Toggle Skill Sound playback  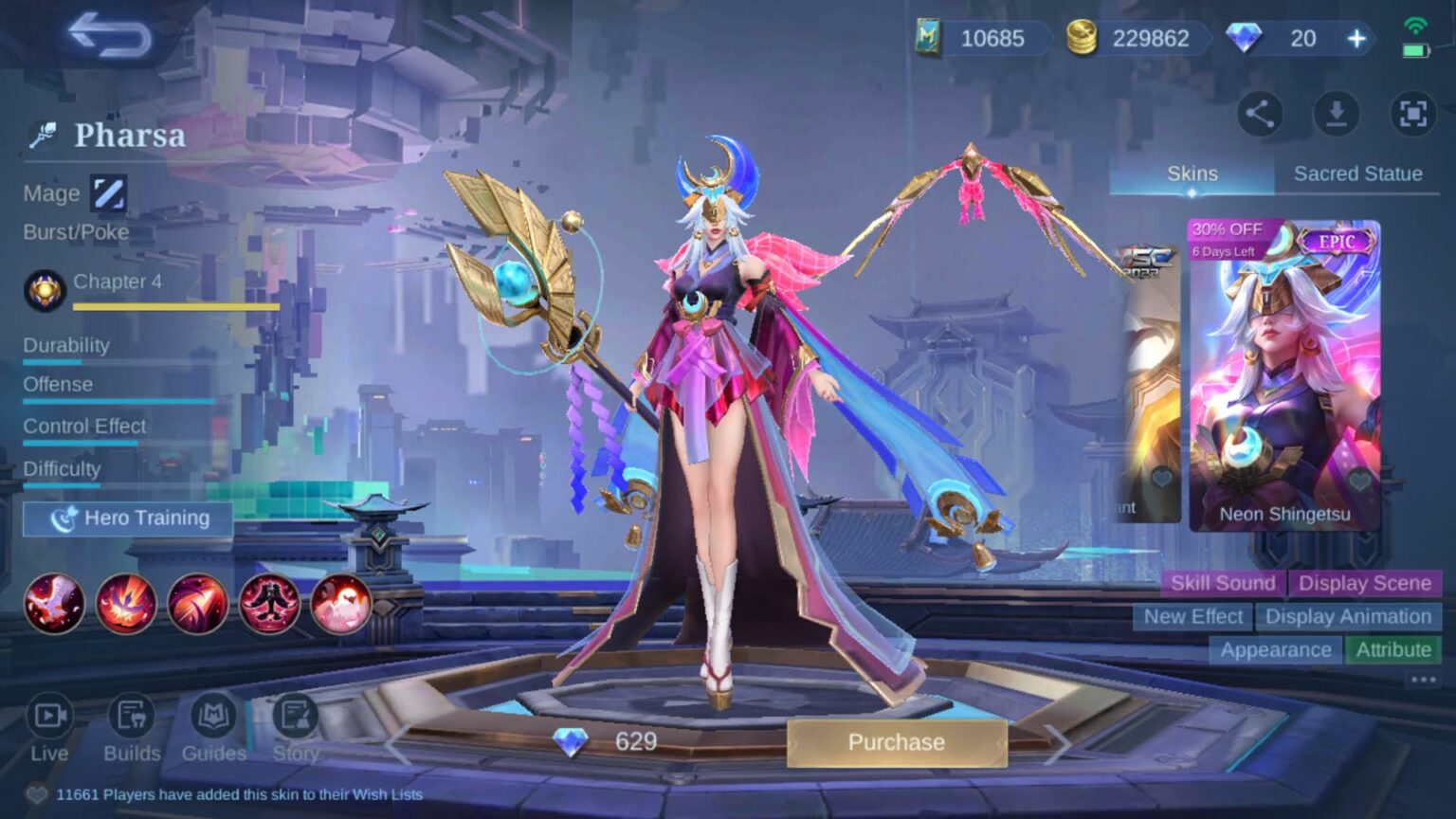click(1222, 583)
